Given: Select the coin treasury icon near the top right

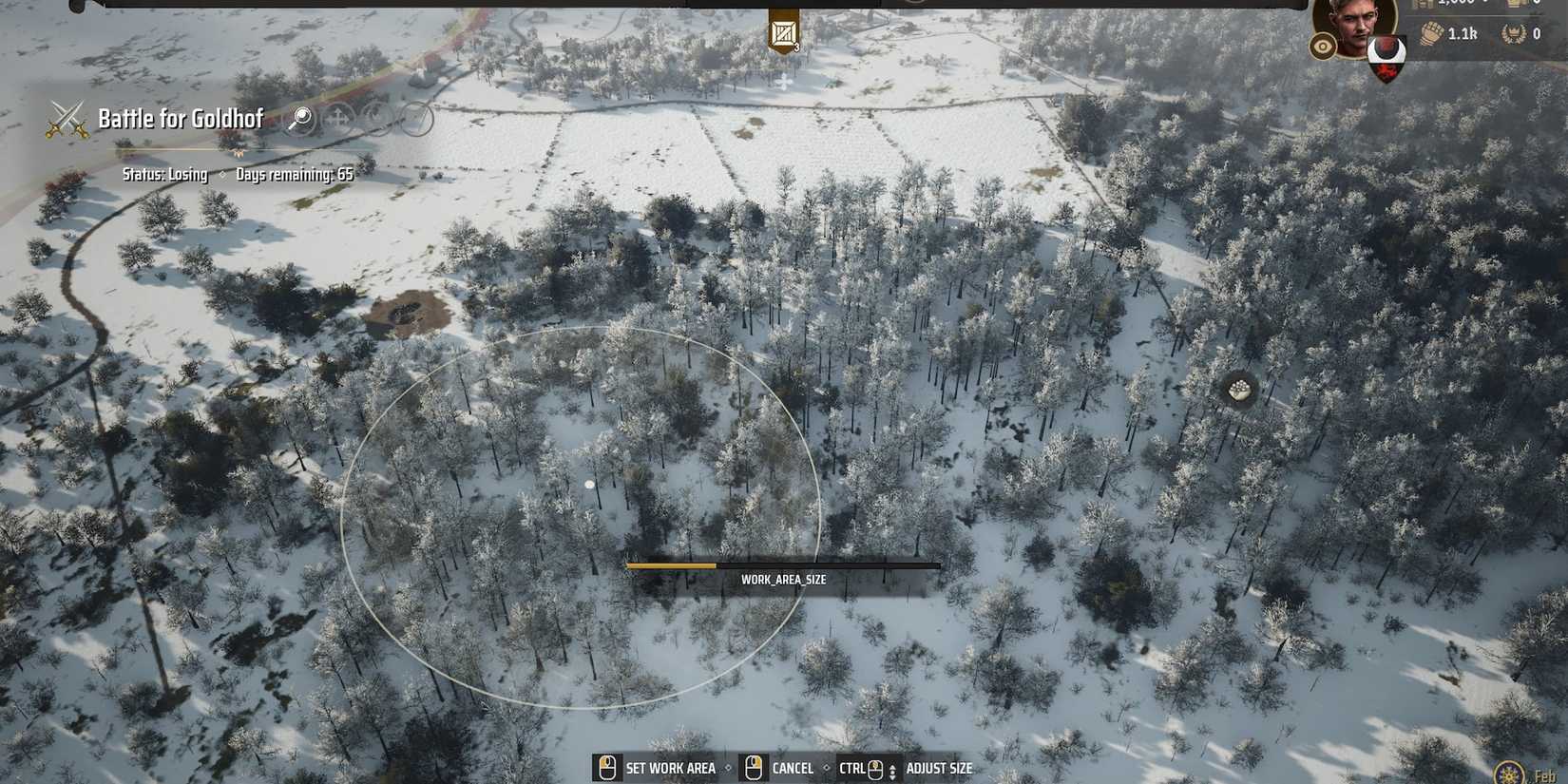Looking at the screenshot, I should 1424,6.
